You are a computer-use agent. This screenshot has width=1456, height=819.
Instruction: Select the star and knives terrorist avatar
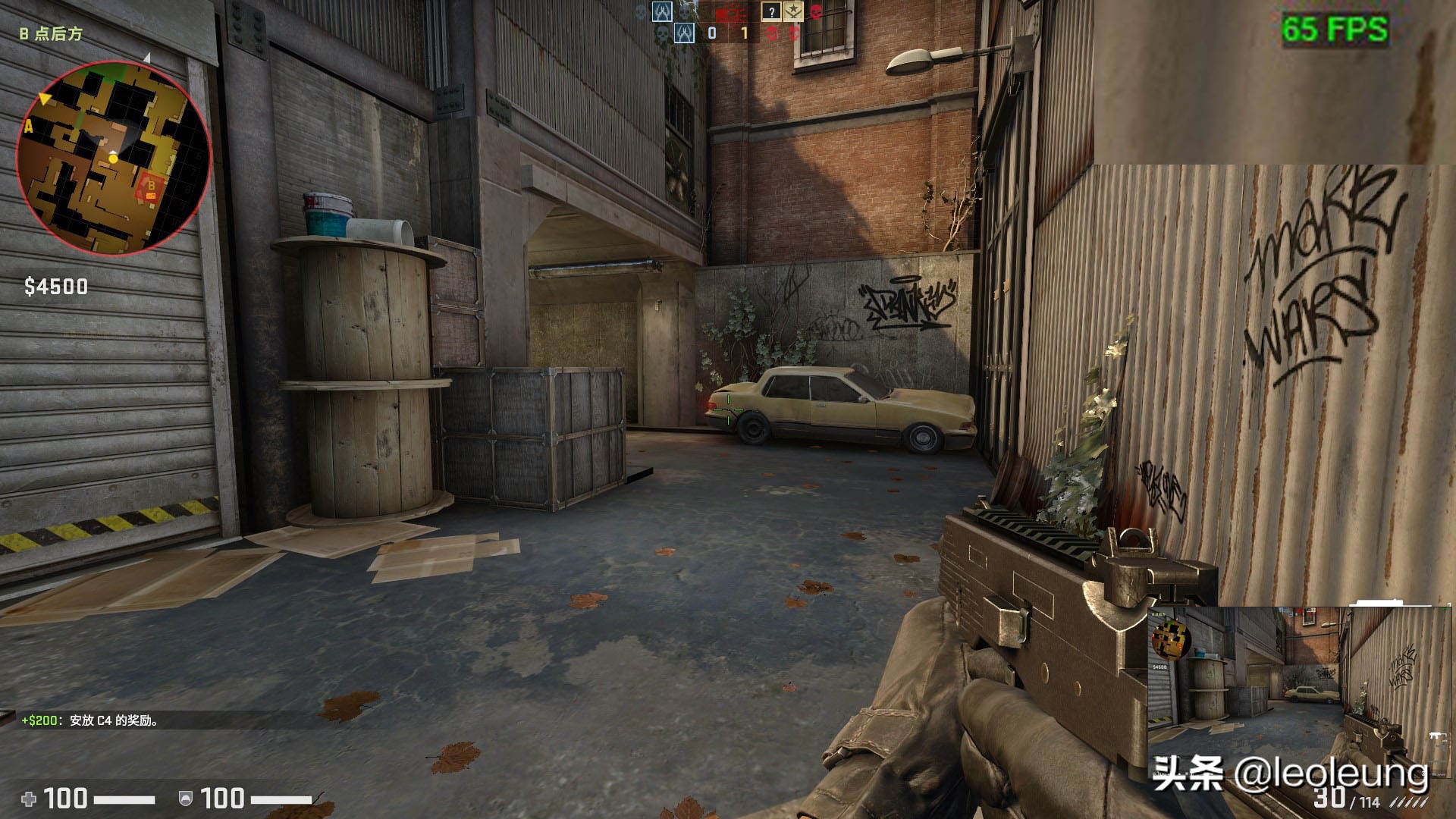click(x=793, y=11)
